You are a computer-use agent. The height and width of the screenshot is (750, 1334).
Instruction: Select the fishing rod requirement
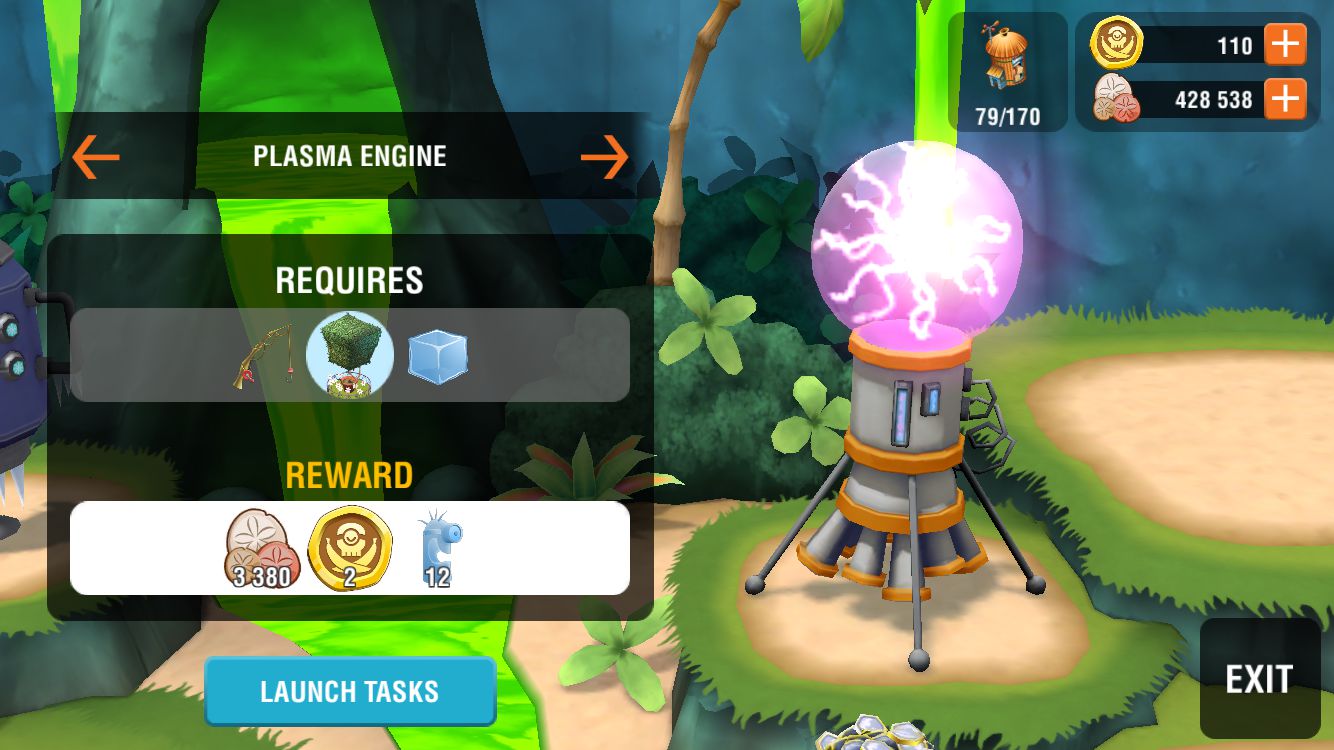(264, 355)
